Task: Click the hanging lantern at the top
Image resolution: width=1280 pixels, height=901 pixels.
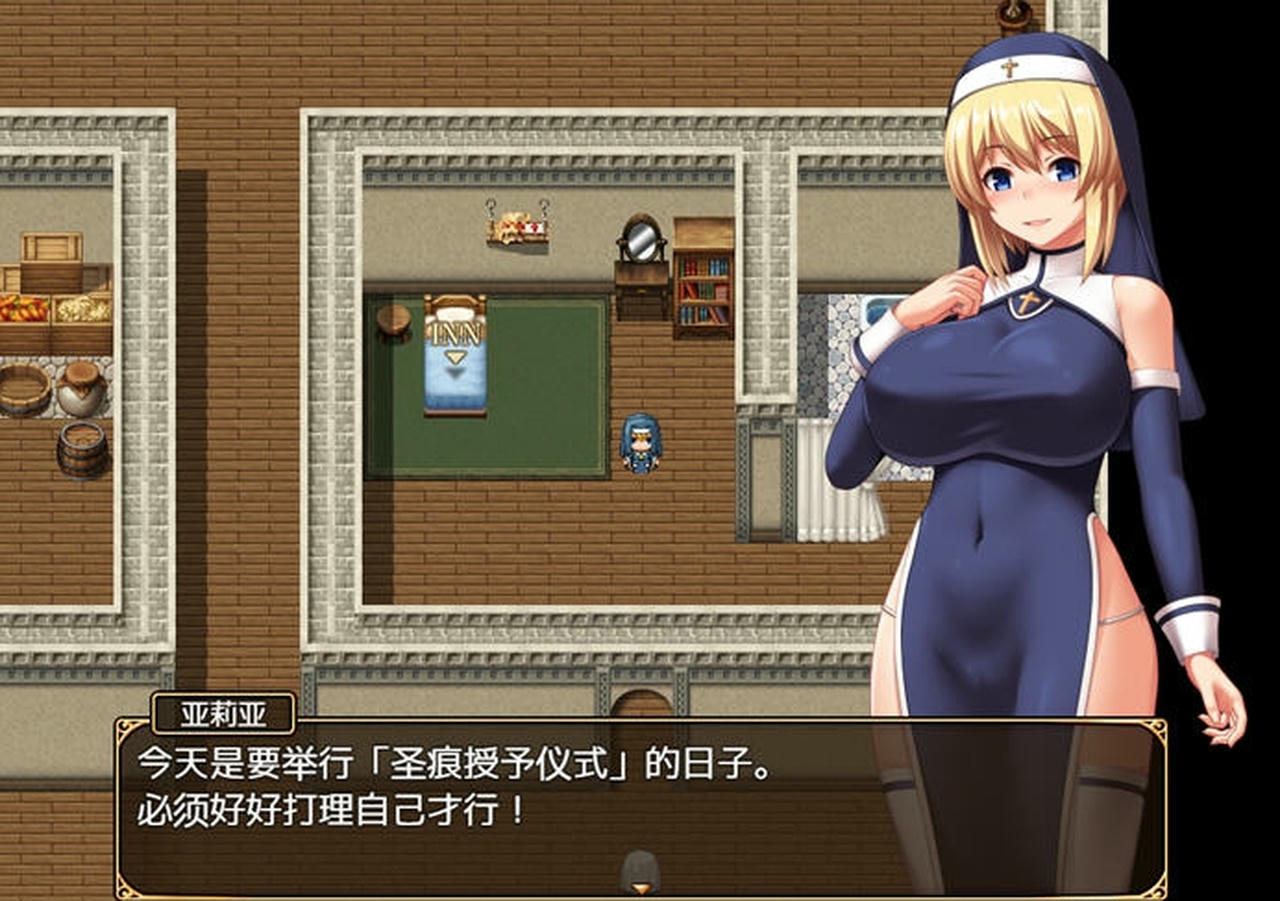Action: coord(1012,16)
